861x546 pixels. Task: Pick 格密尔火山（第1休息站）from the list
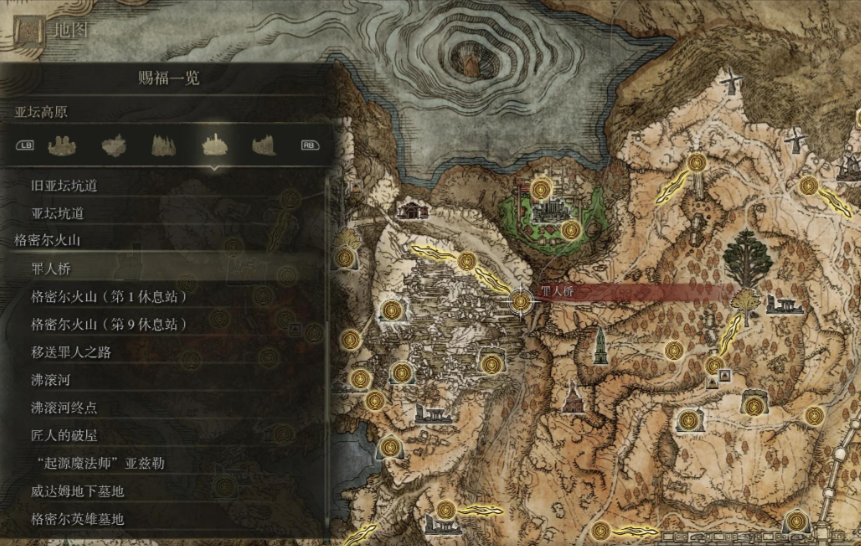(110, 297)
